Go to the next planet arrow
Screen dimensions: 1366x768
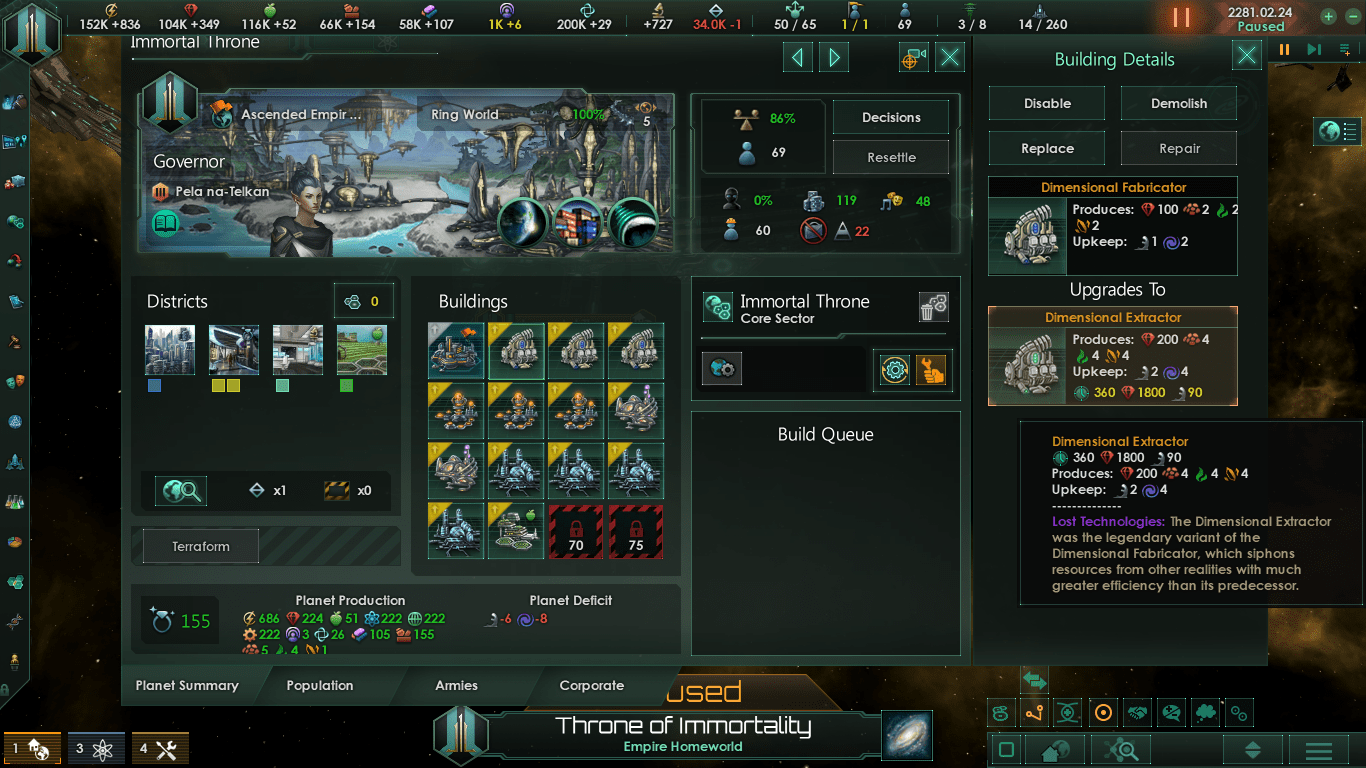833,58
